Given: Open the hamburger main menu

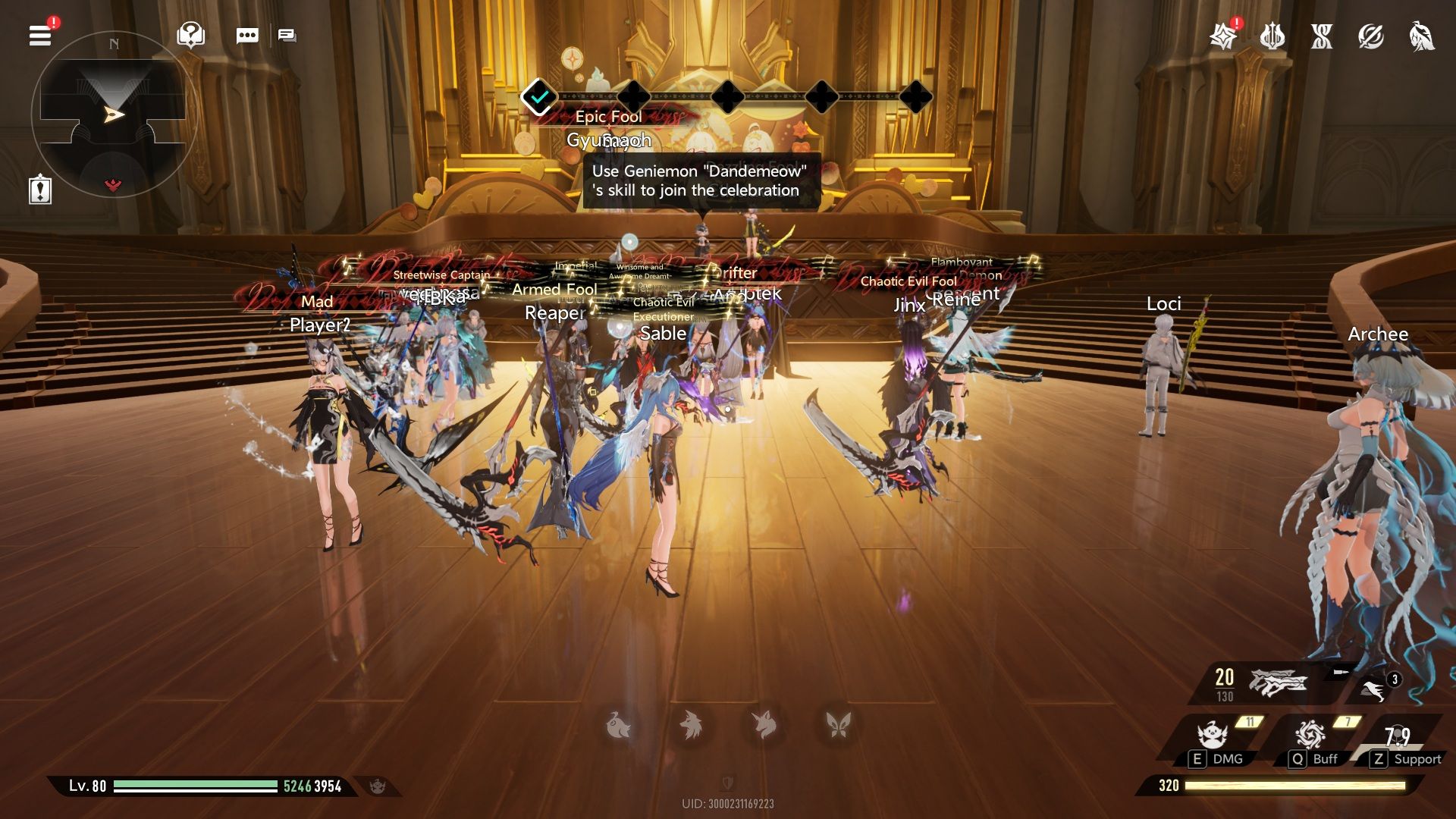Looking at the screenshot, I should coord(40,36).
